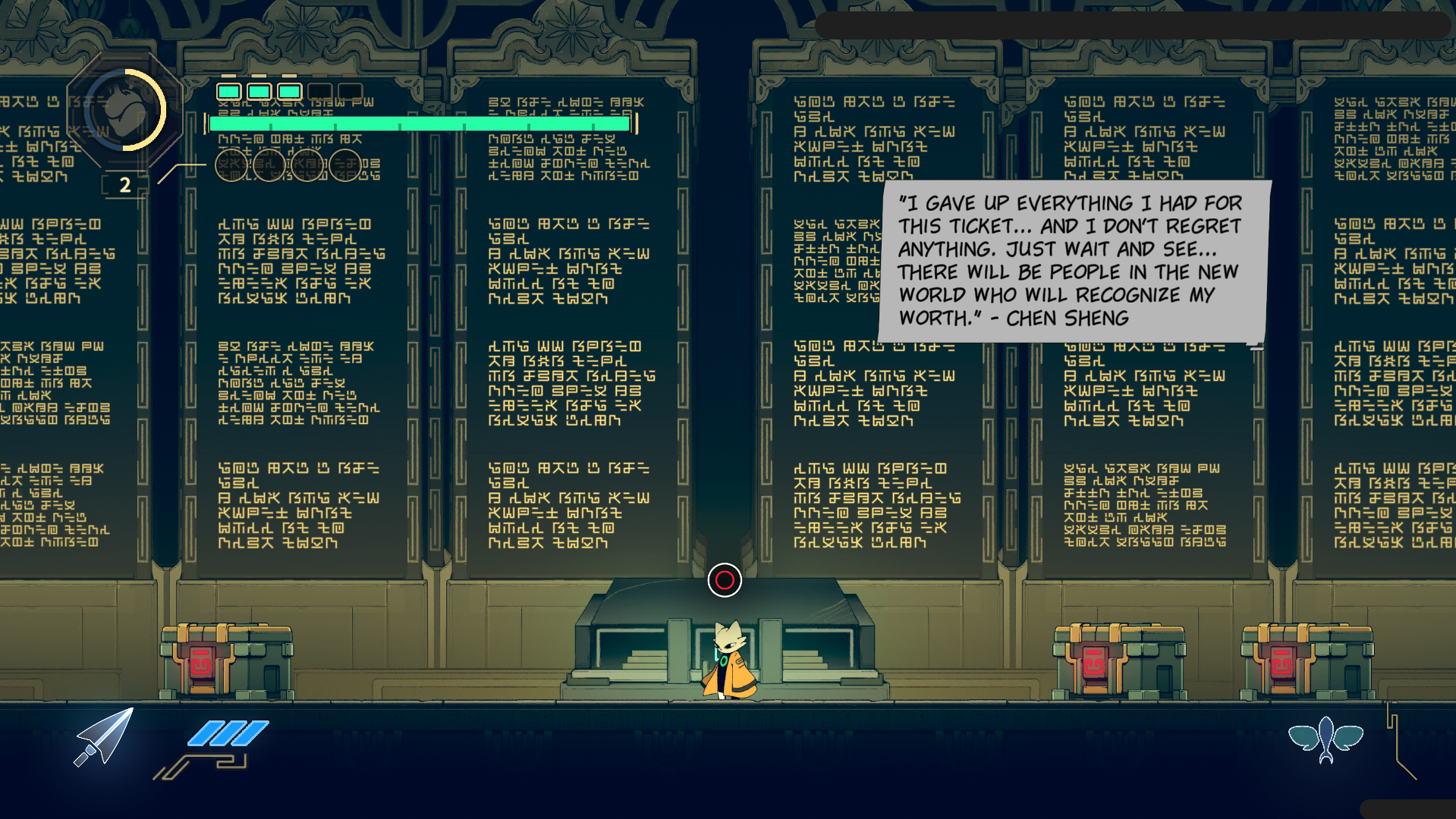Click the character portrait emblem
This screenshot has width=1456, height=819.
point(124,111)
